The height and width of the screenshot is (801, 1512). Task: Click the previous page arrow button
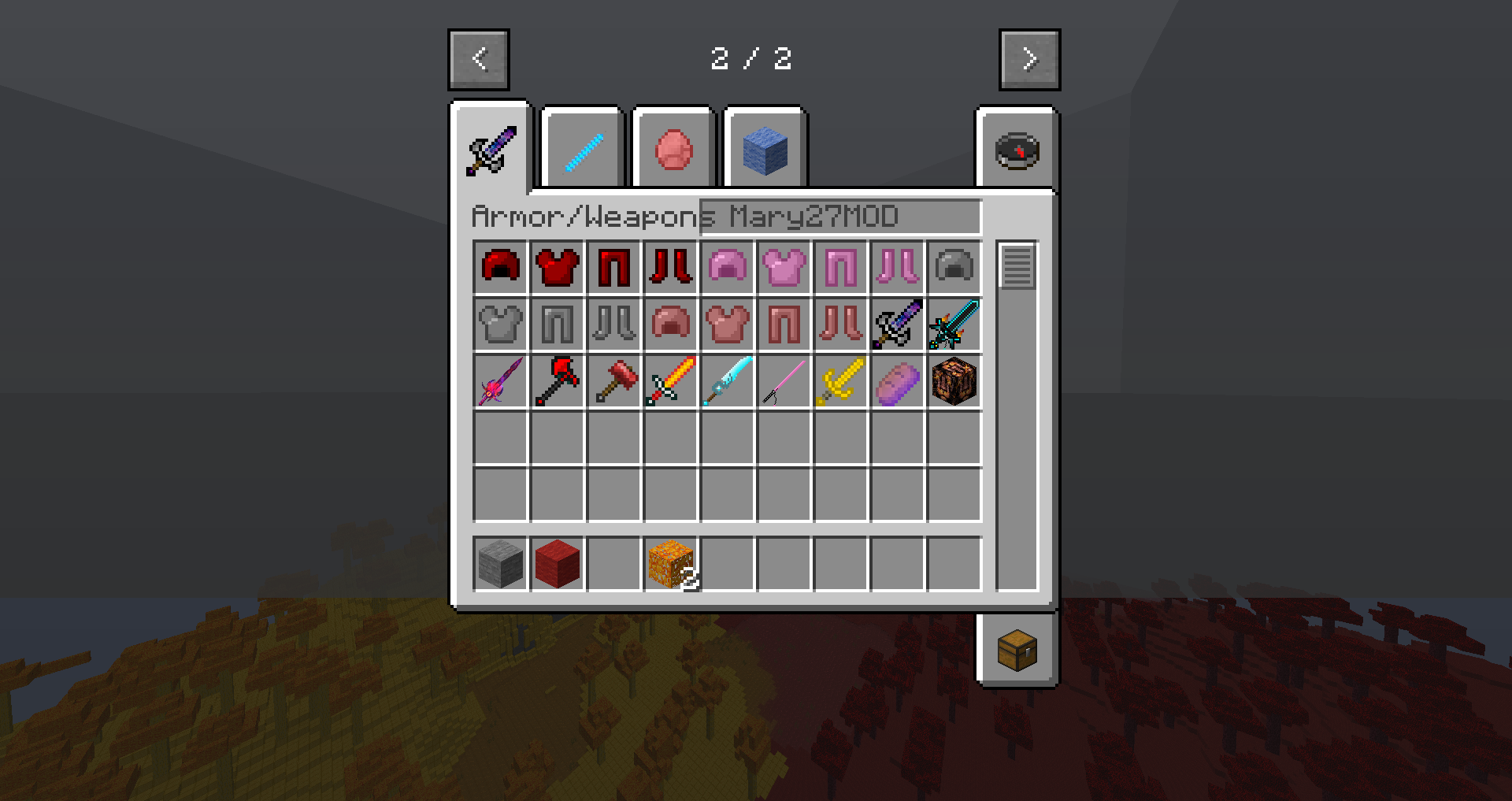click(479, 59)
